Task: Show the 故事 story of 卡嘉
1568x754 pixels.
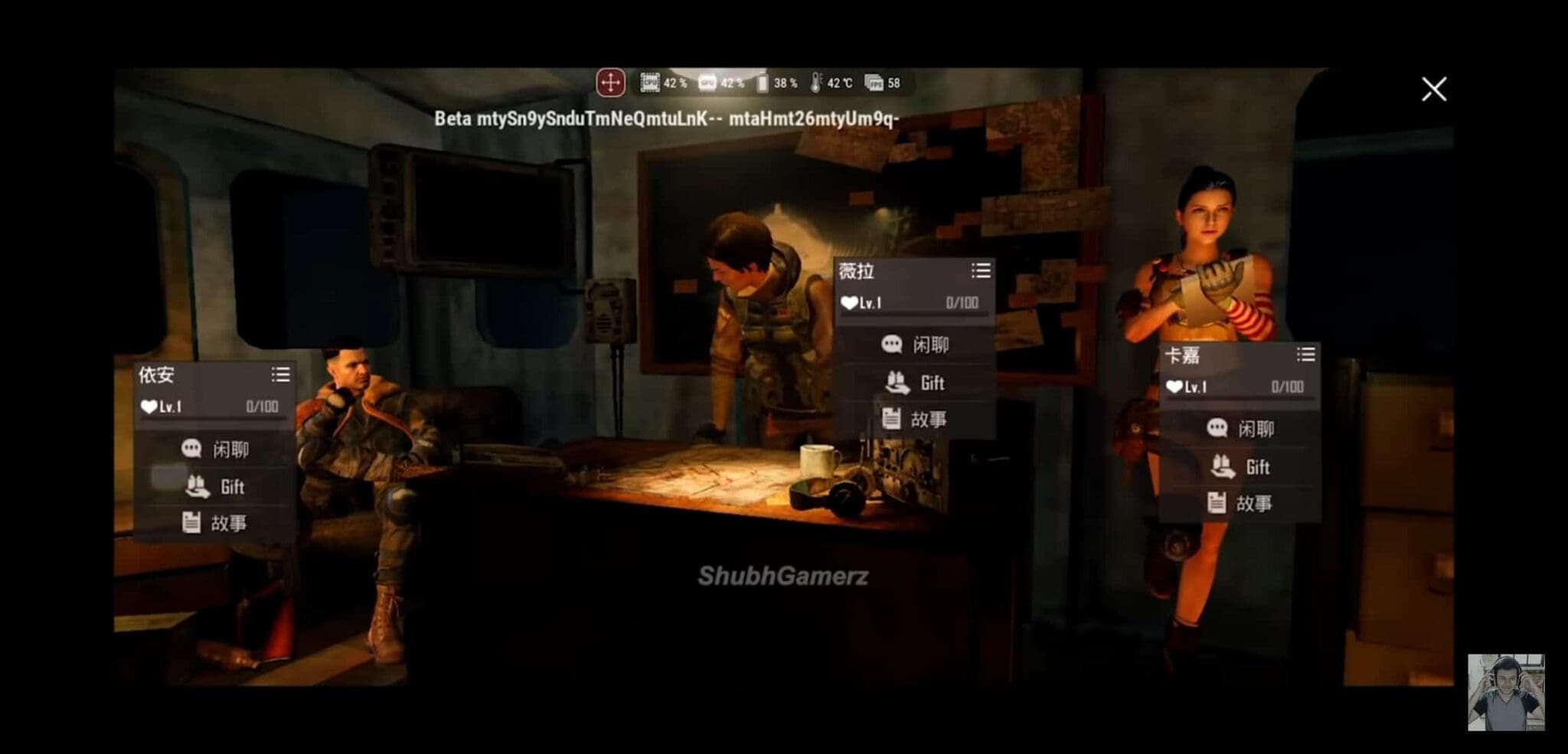Action: [x=1240, y=504]
